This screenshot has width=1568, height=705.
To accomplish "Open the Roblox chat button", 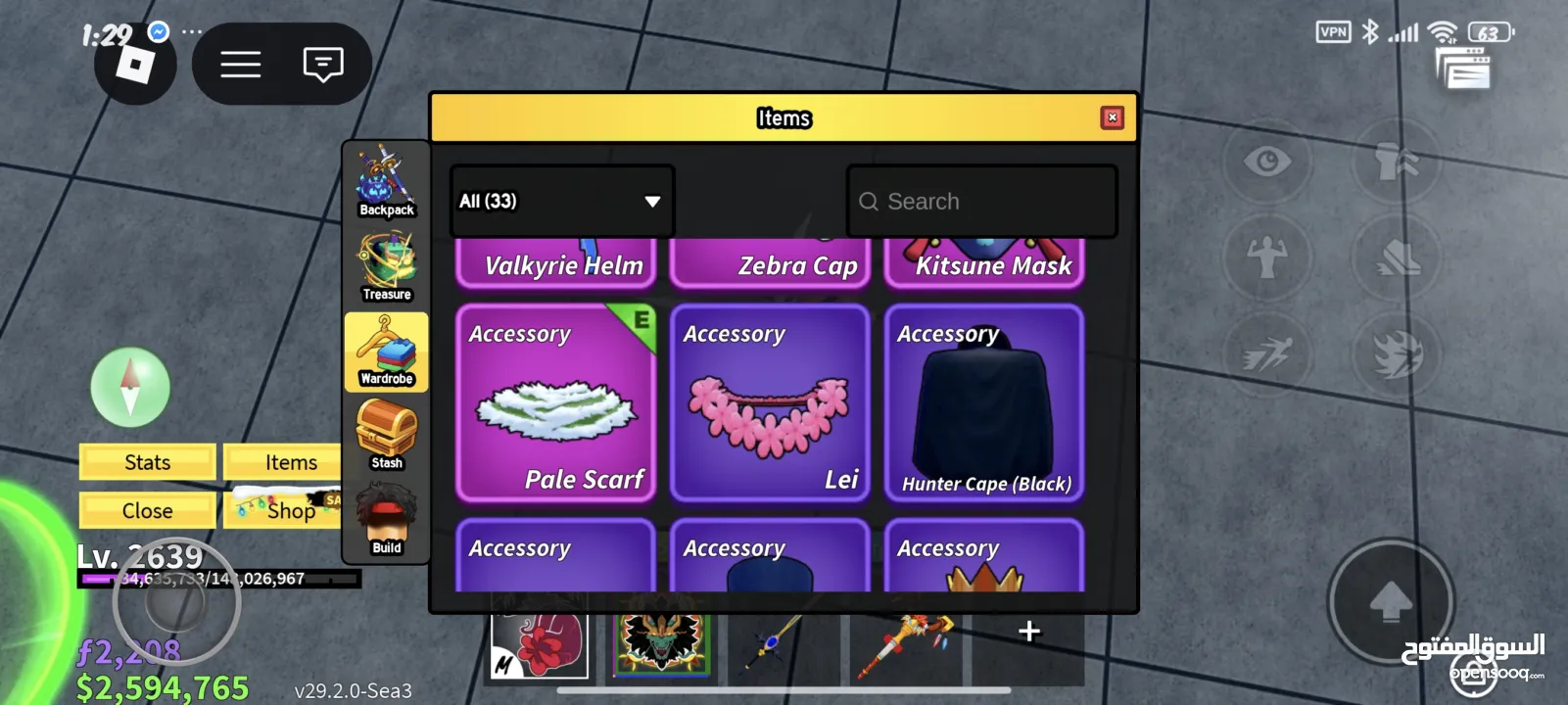I will pyautogui.click(x=322, y=65).
